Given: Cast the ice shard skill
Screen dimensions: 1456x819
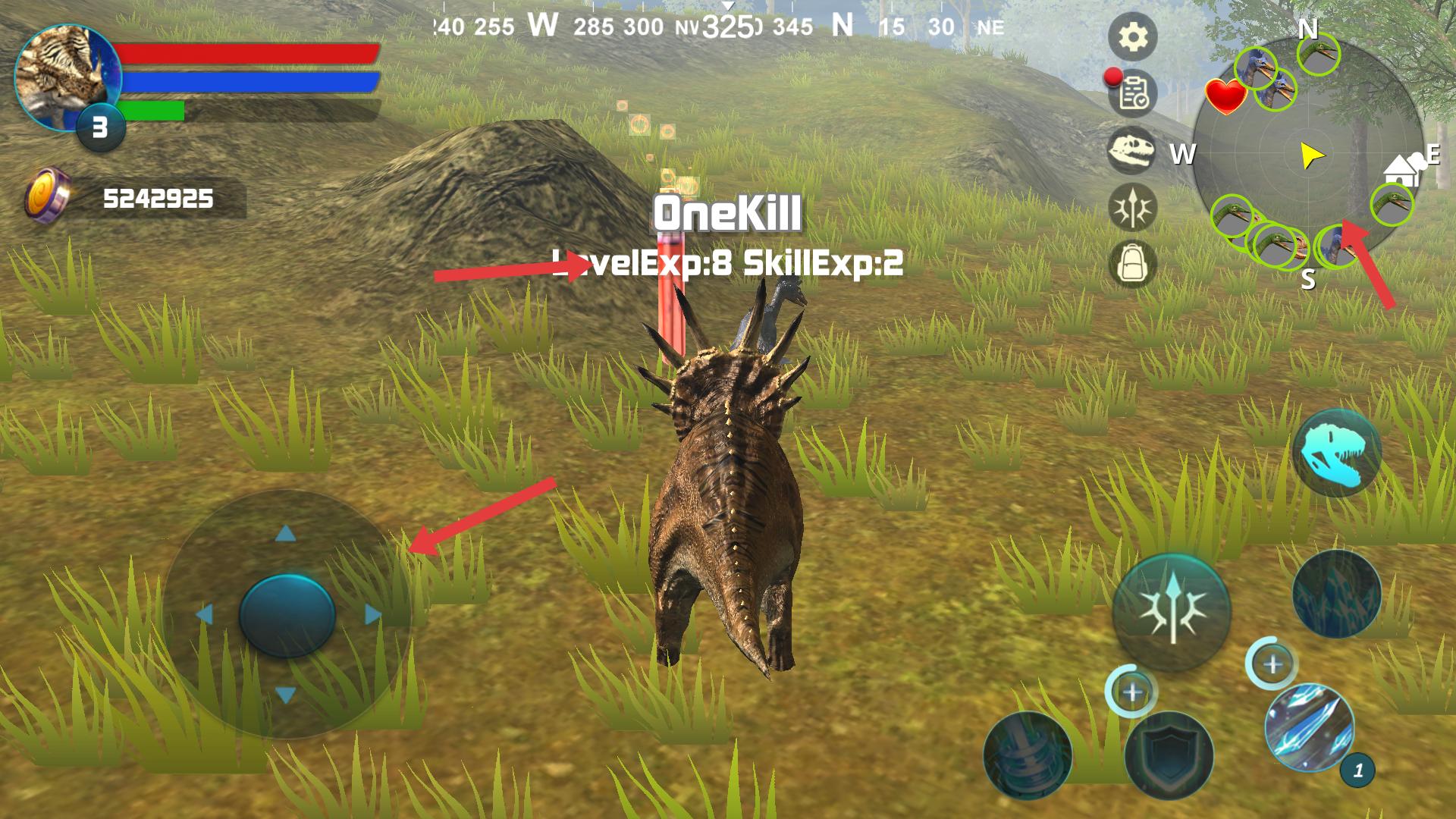Looking at the screenshot, I should pos(1308,727).
